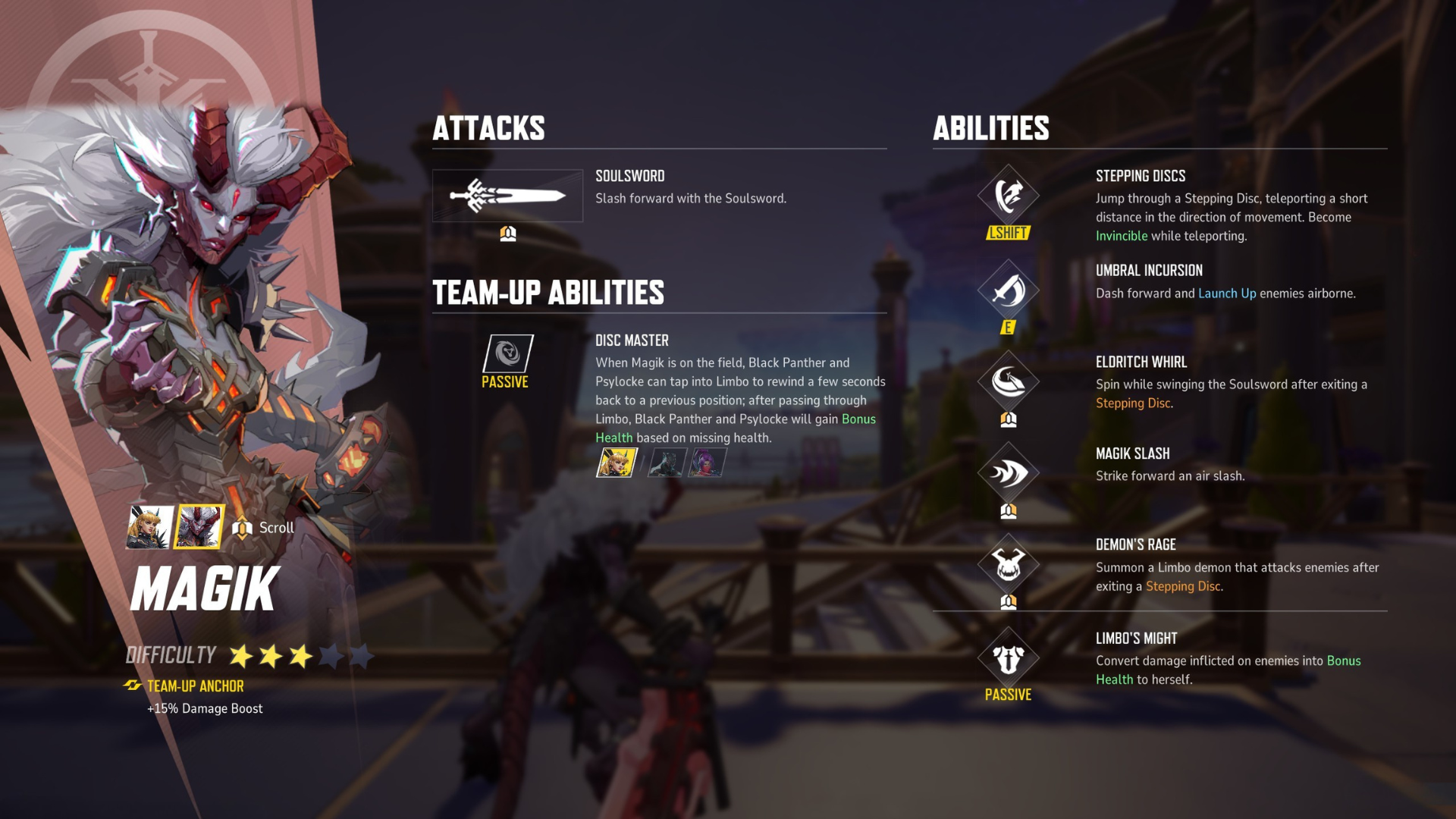Select the Soulsword weapon icon
This screenshot has height=819, width=1456.
(x=507, y=196)
